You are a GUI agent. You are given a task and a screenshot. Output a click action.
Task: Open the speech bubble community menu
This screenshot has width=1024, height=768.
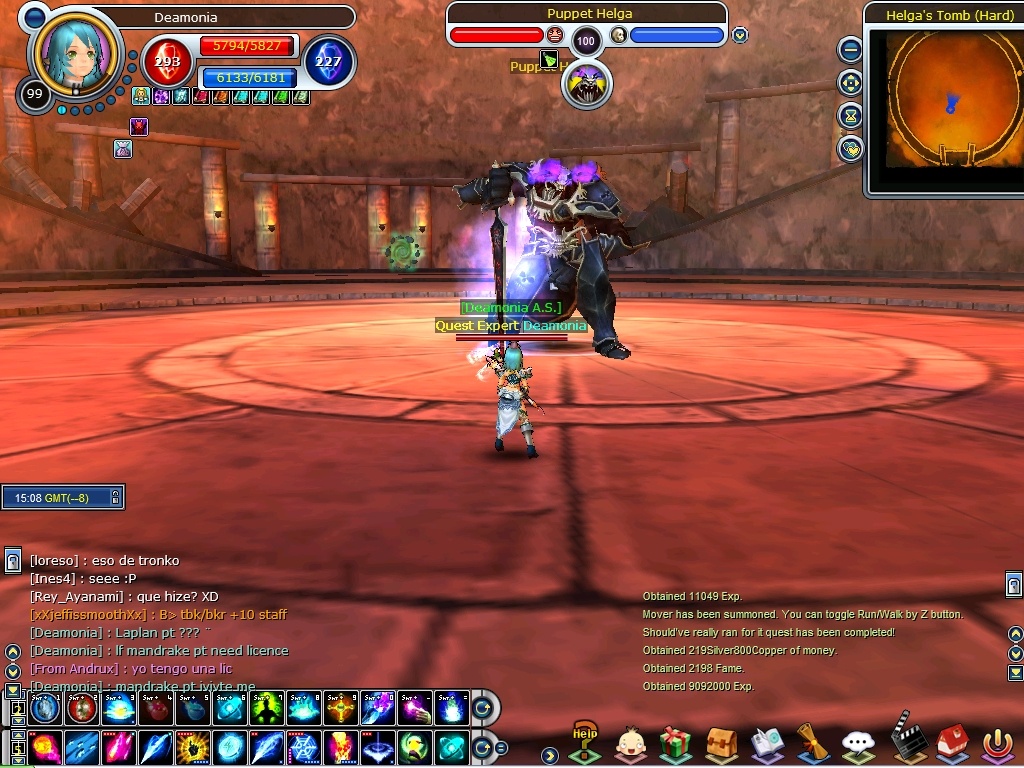[x=858, y=743]
